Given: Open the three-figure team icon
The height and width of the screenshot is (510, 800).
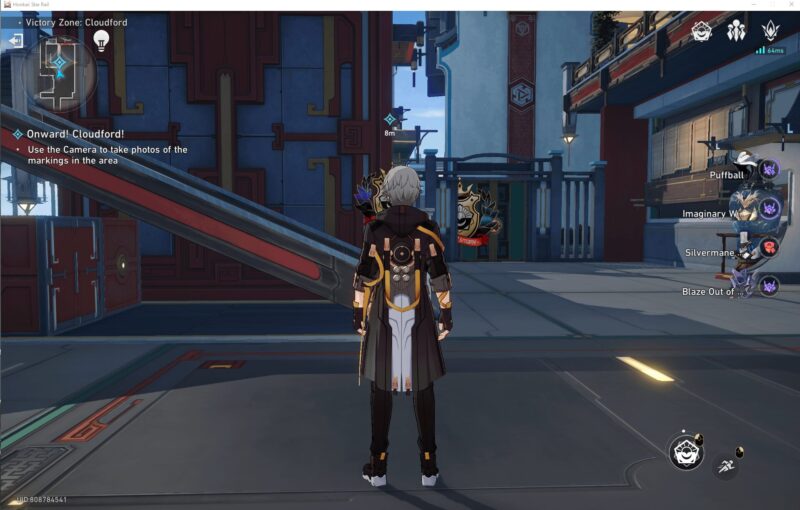Looking at the screenshot, I should [736, 31].
